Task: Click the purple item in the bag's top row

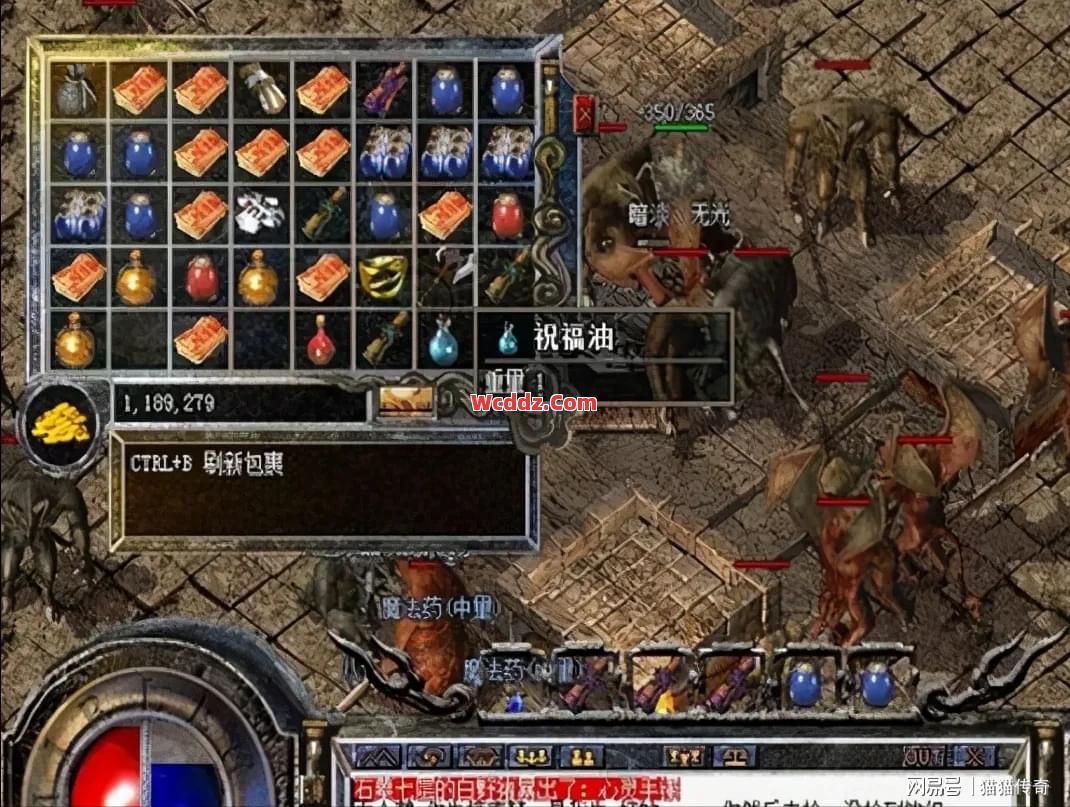Action: click(383, 91)
